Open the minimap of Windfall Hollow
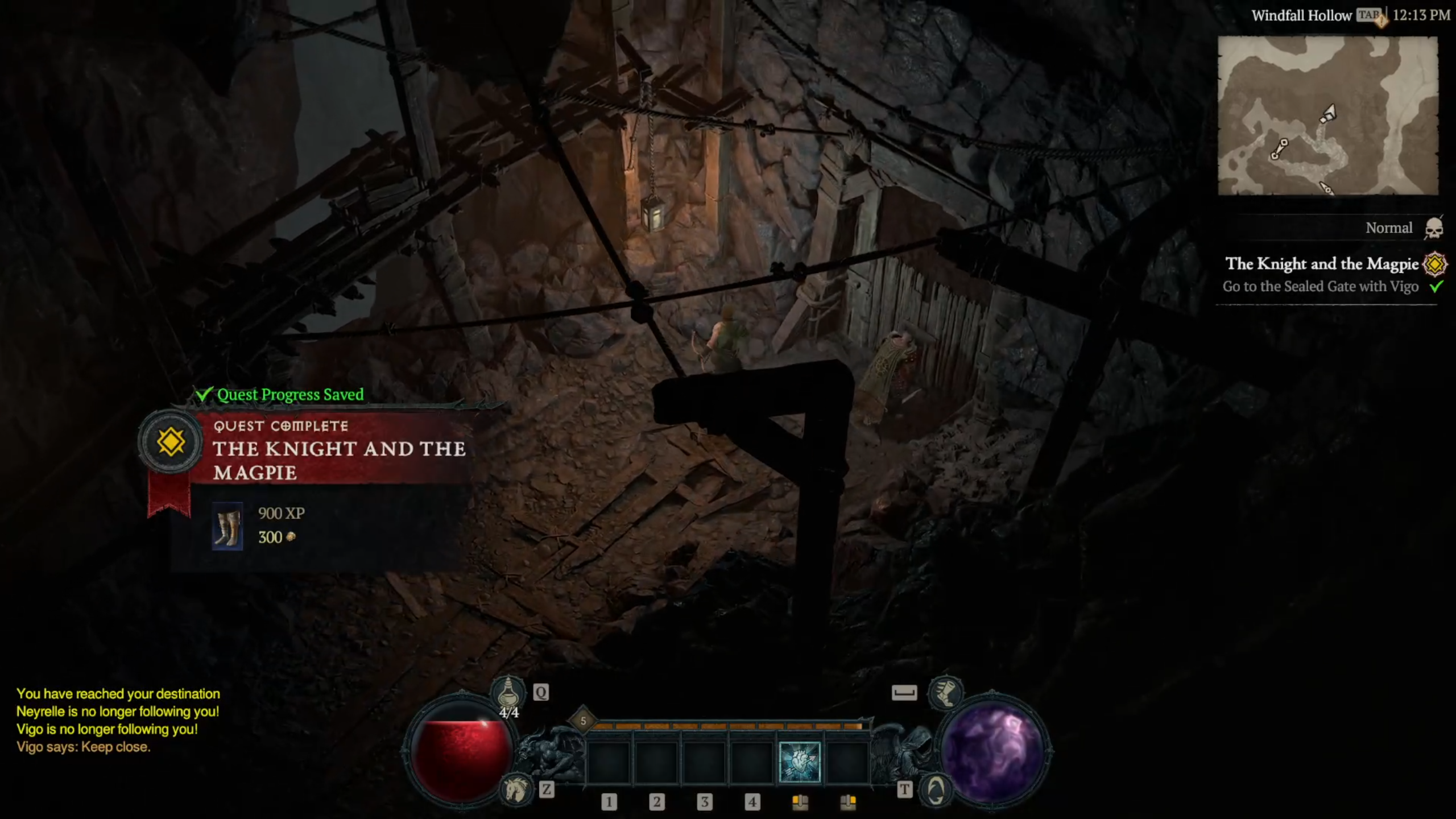Viewport: 1456px width, 819px height. tap(1327, 115)
